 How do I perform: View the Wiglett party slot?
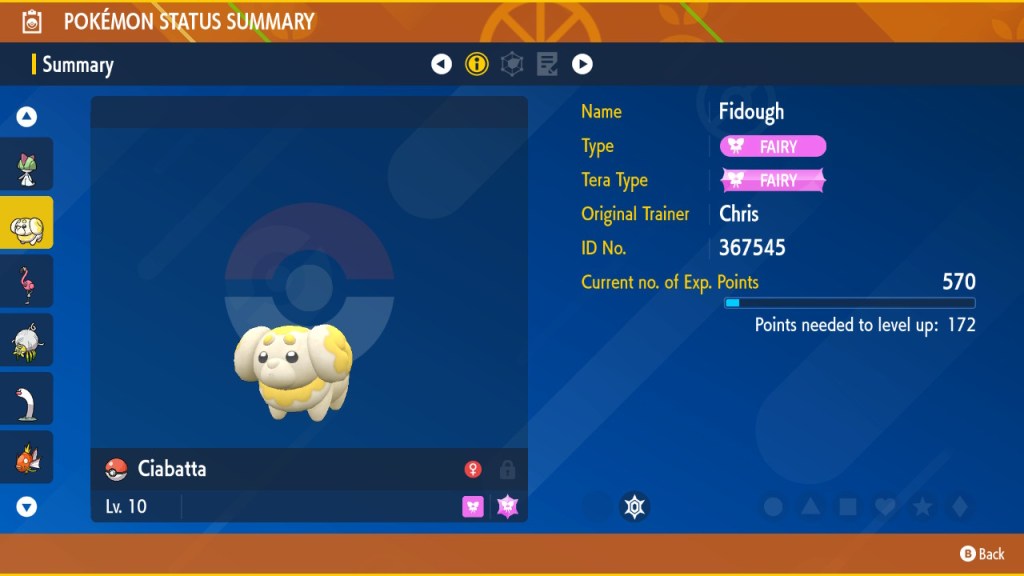(27, 398)
